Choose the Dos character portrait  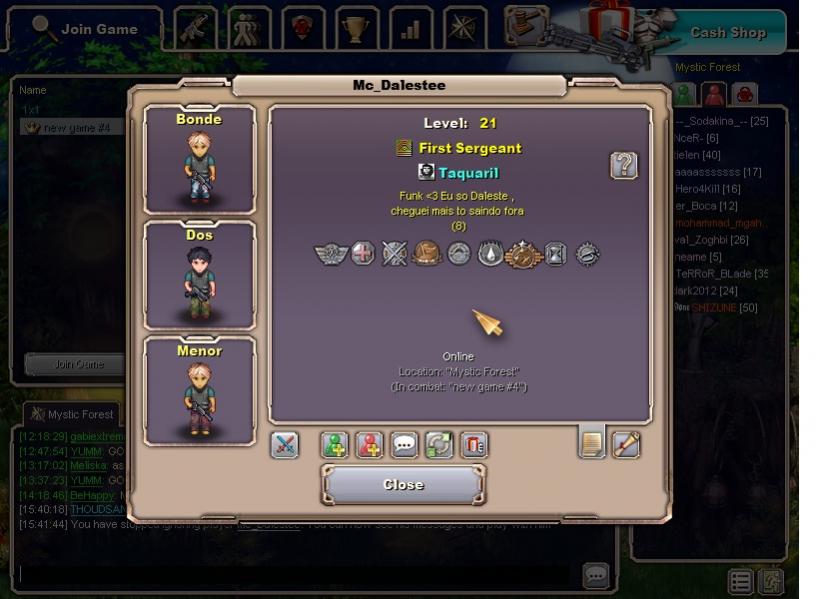tap(199, 275)
